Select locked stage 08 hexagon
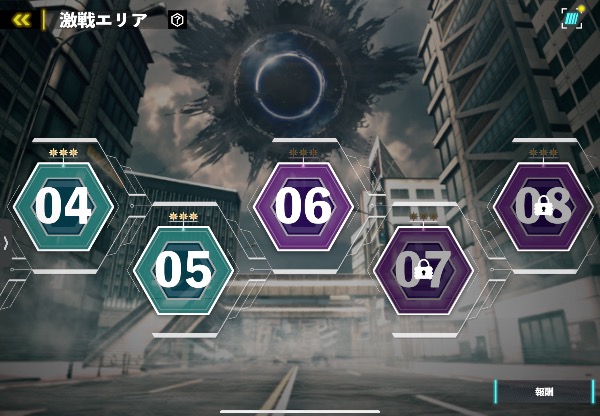This screenshot has width=600, height=416. click(543, 206)
